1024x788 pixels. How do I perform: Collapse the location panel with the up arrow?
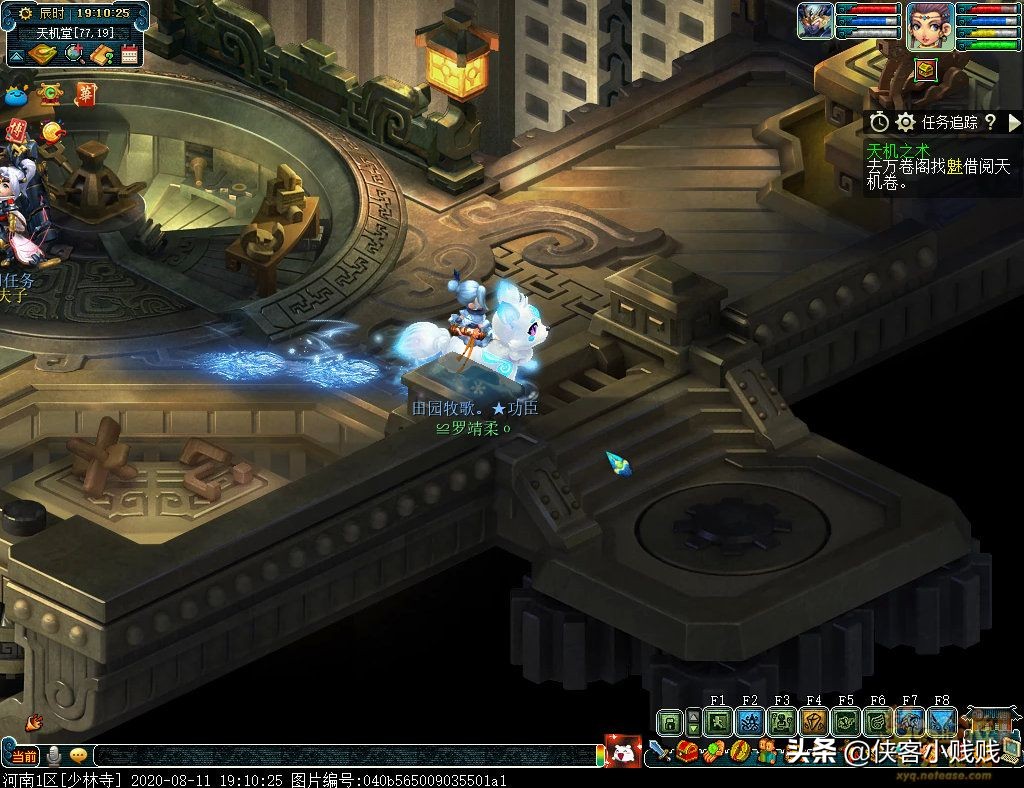[15, 55]
